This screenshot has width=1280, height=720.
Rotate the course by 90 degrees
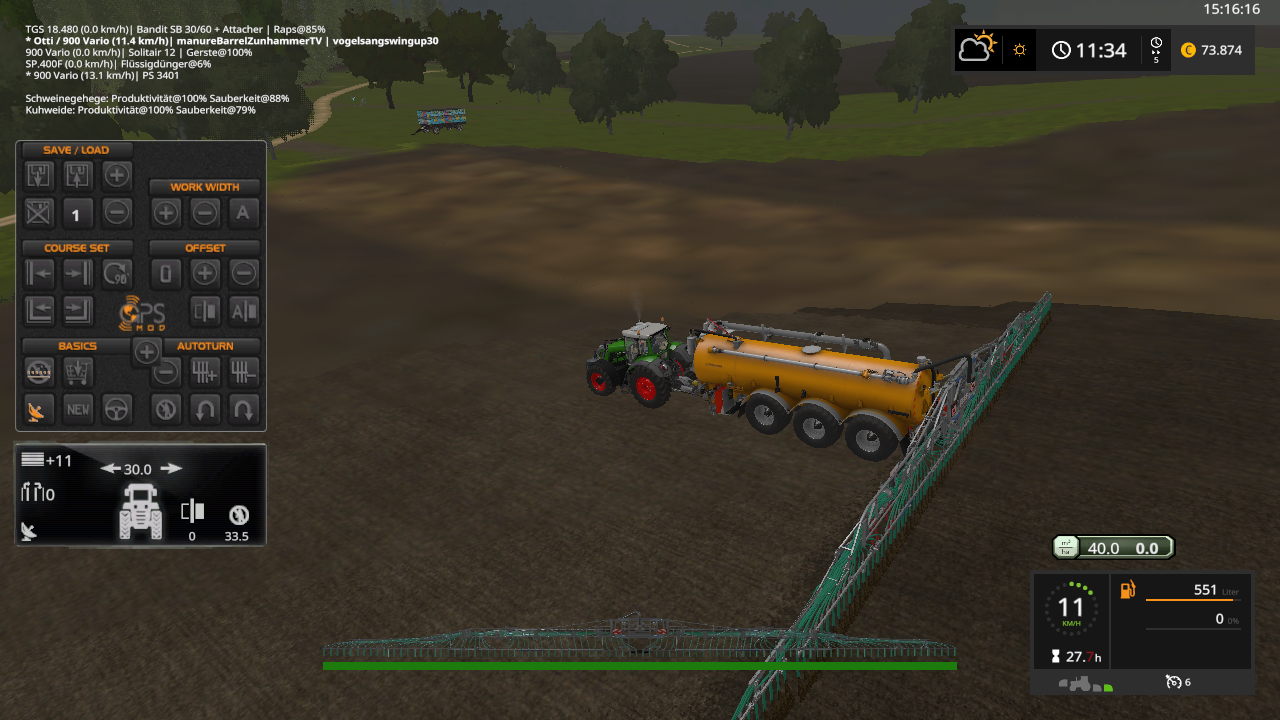(x=117, y=273)
